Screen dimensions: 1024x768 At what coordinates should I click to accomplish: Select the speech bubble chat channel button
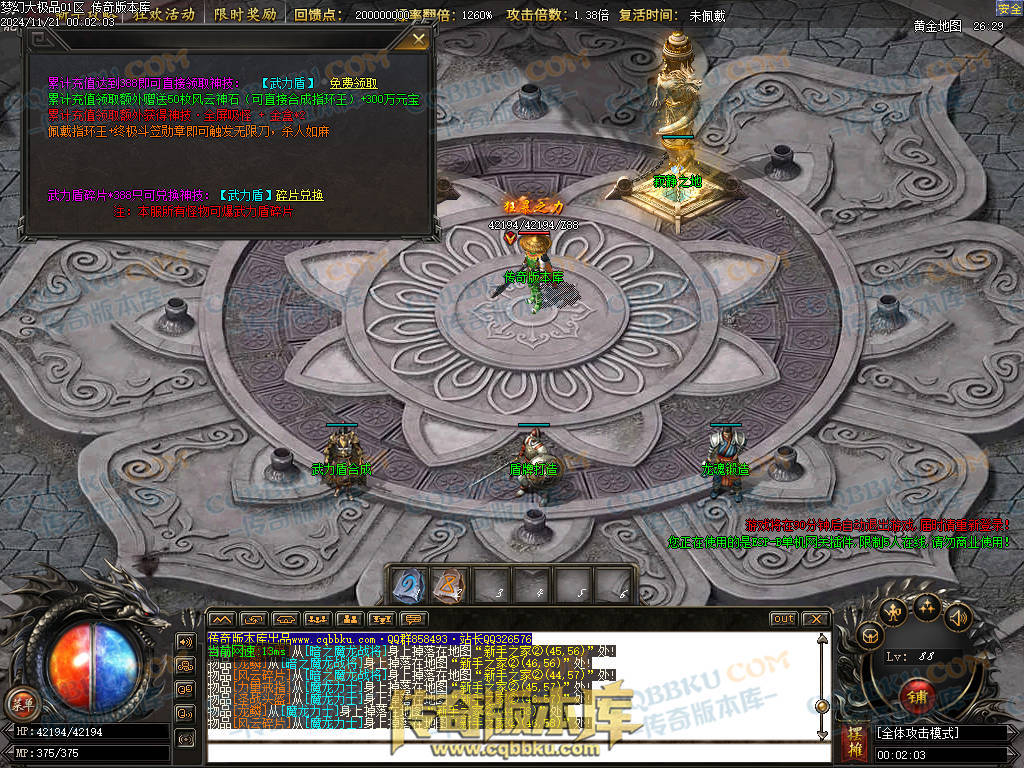pos(413,619)
